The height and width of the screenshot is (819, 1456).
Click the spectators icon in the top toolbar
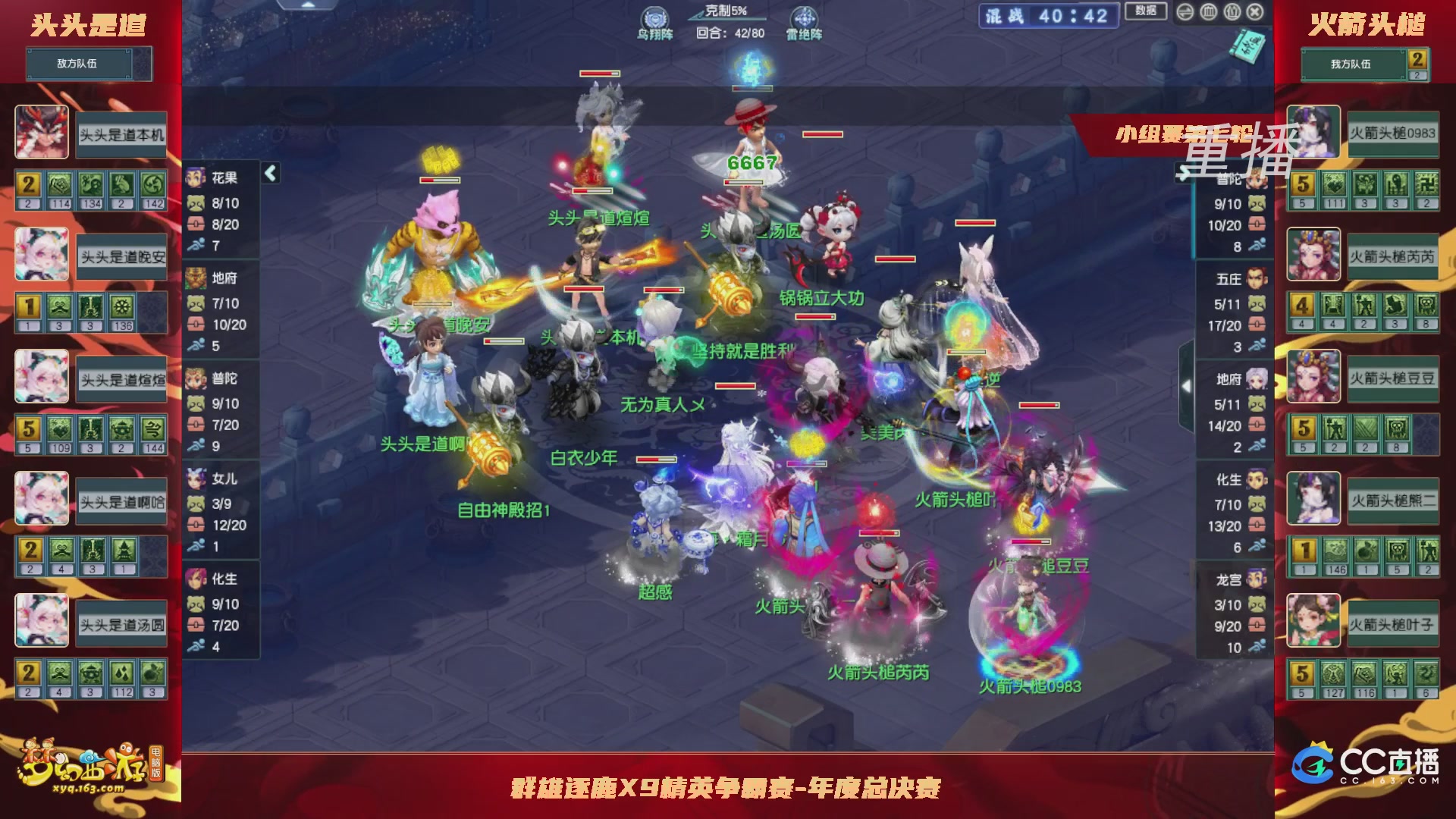(x=1231, y=12)
